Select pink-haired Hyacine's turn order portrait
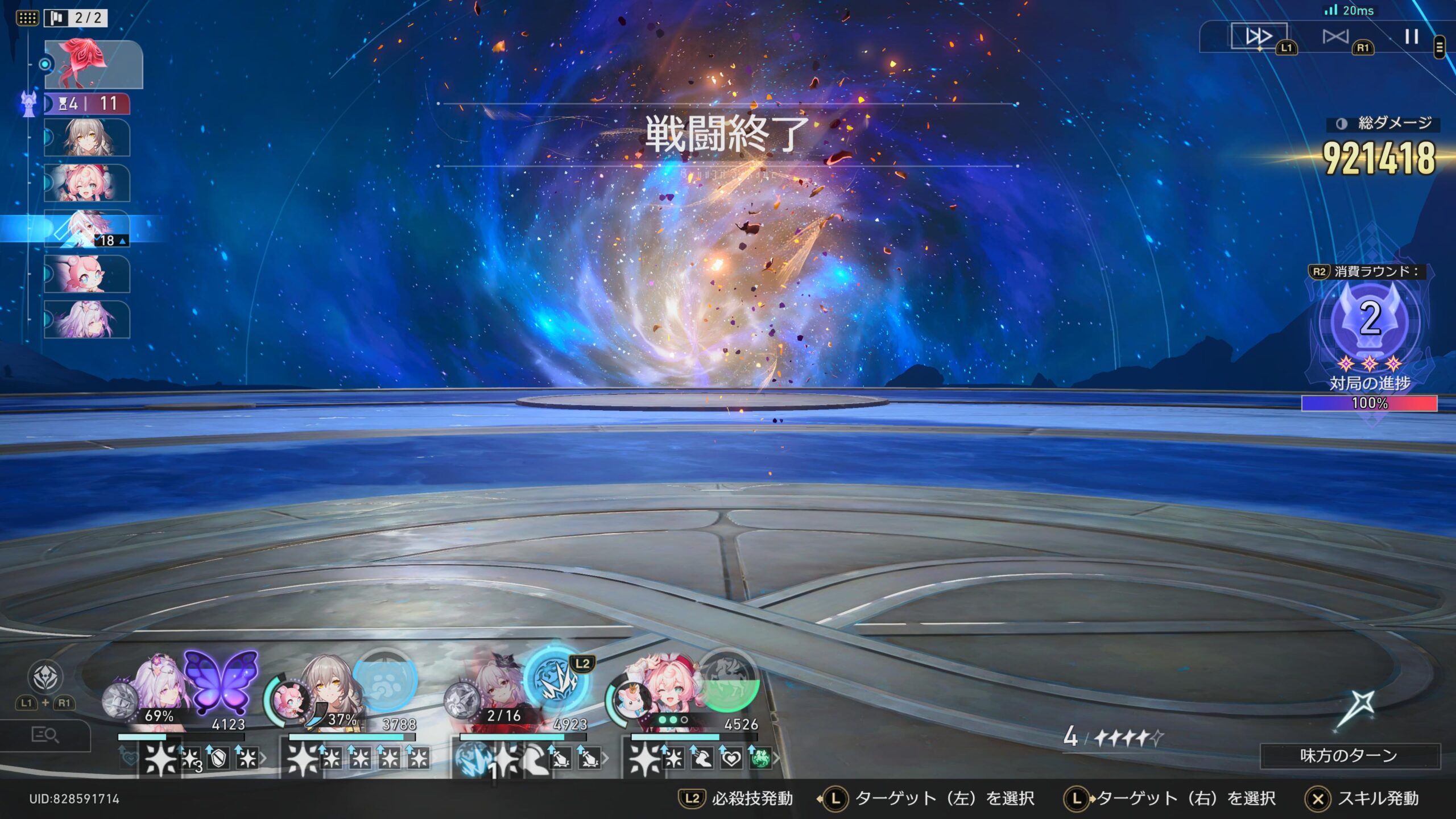Image resolution: width=1456 pixels, height=819 pixels. pos(87,183)
